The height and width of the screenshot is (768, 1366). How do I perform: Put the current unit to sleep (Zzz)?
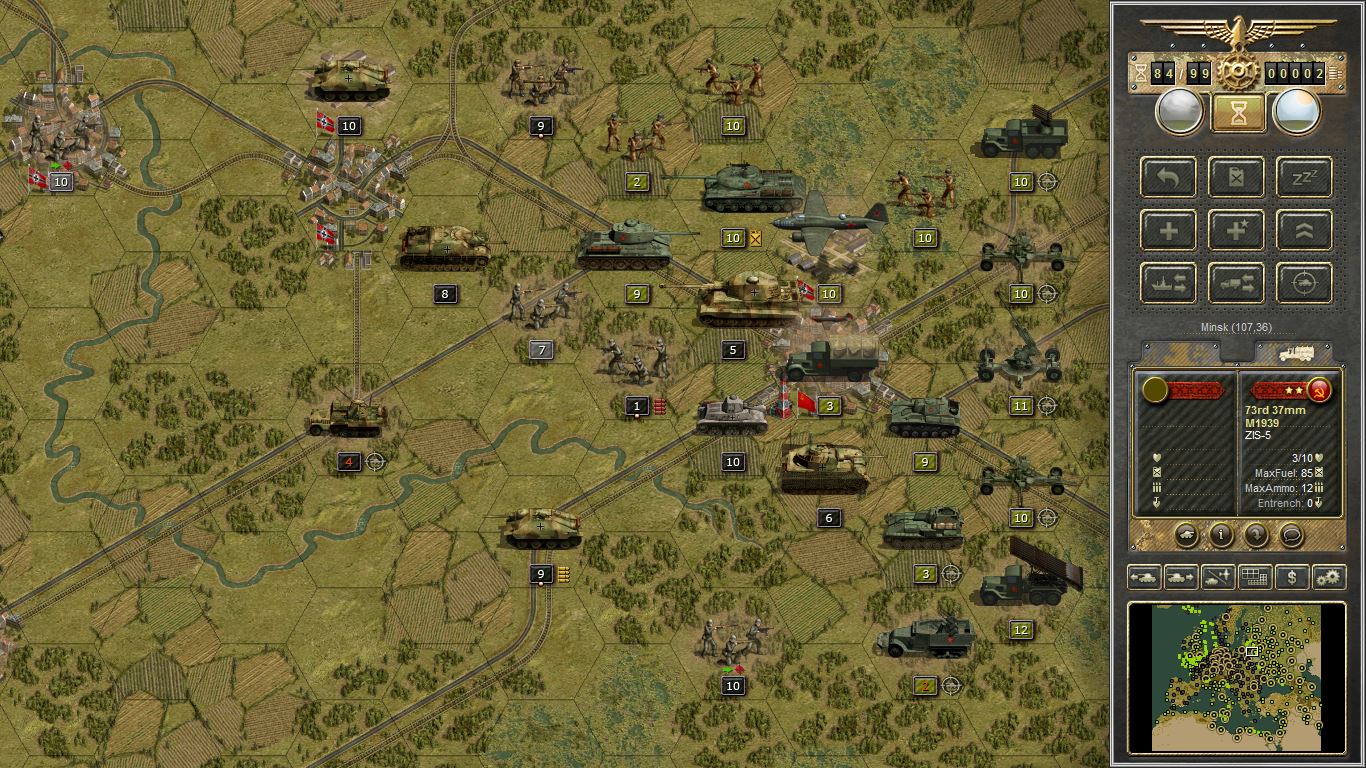[x=1302, y=177]
